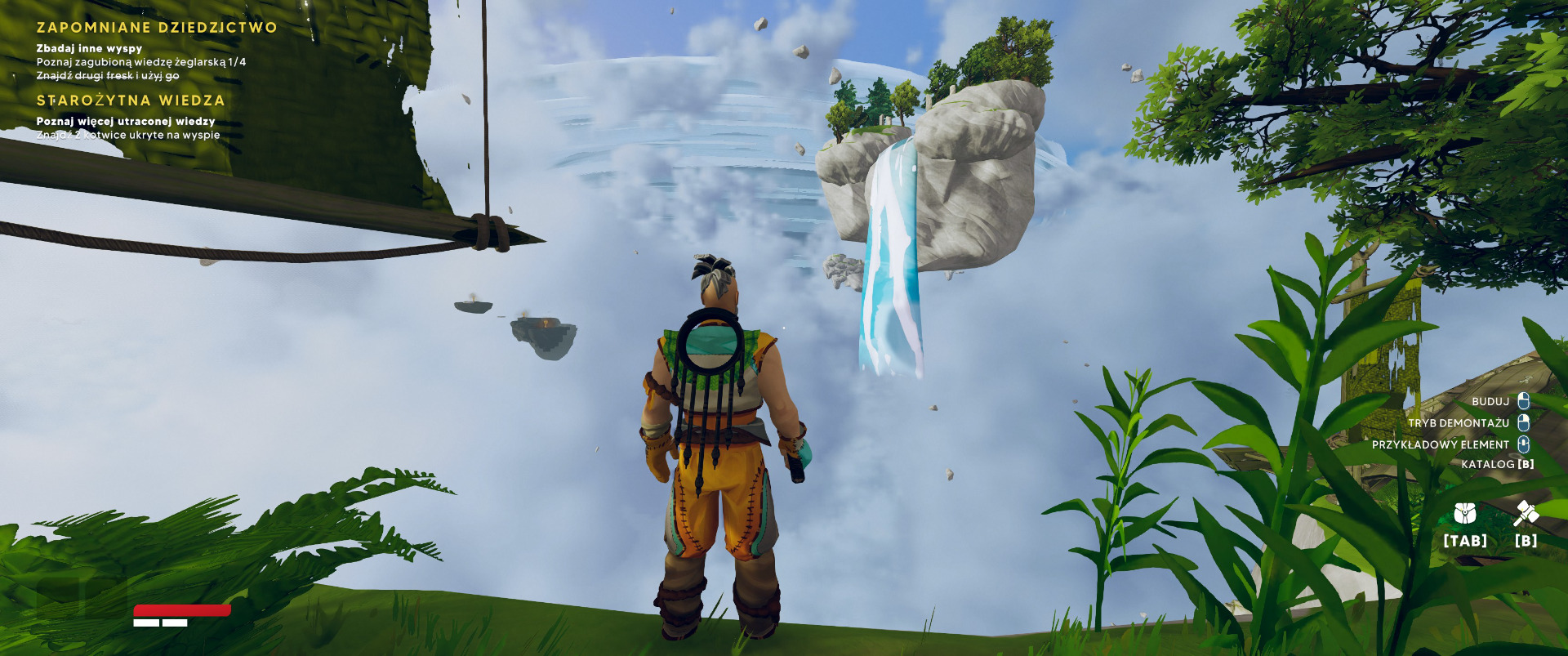Open the hammer build catalog icon
1568x656 pixels.
pos(1526,514)
